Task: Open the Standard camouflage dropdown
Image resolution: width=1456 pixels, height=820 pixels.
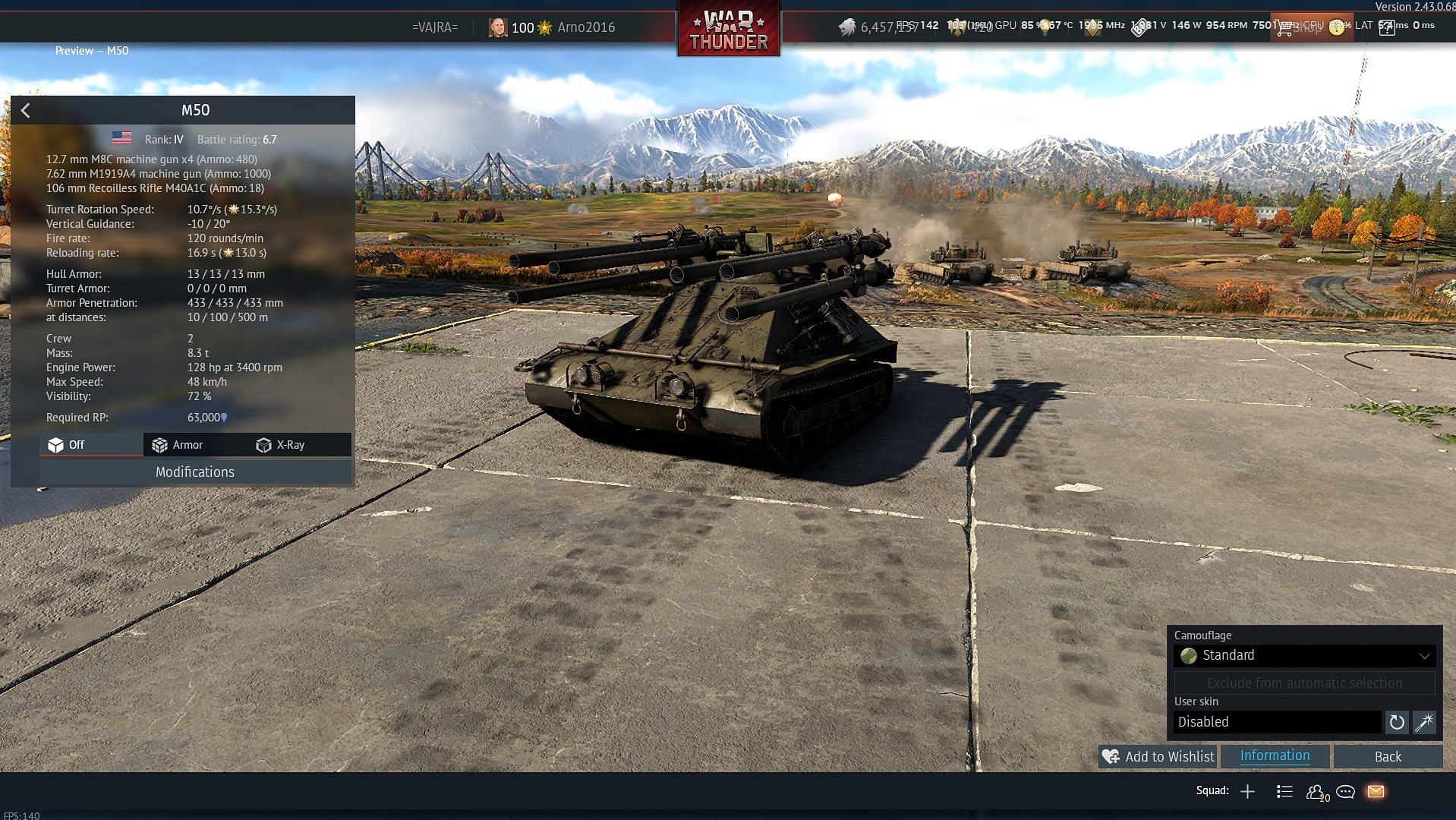Action: click(x=1303, y=656)
